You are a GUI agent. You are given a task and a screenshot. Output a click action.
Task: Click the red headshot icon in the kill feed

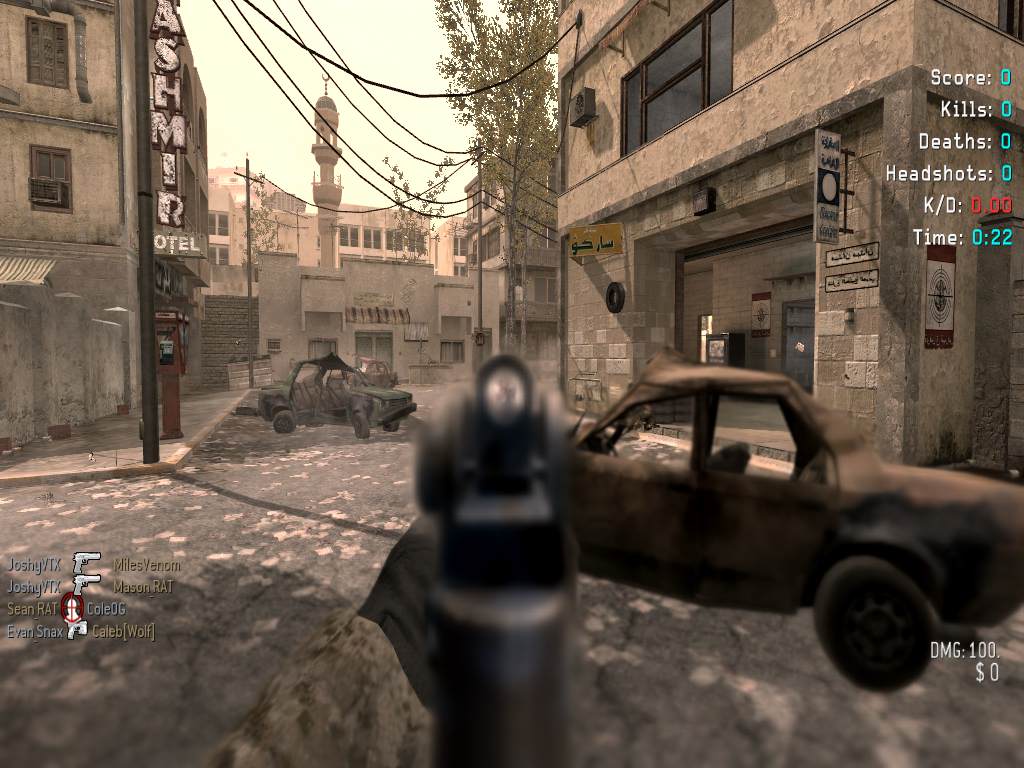coord(71,607)
